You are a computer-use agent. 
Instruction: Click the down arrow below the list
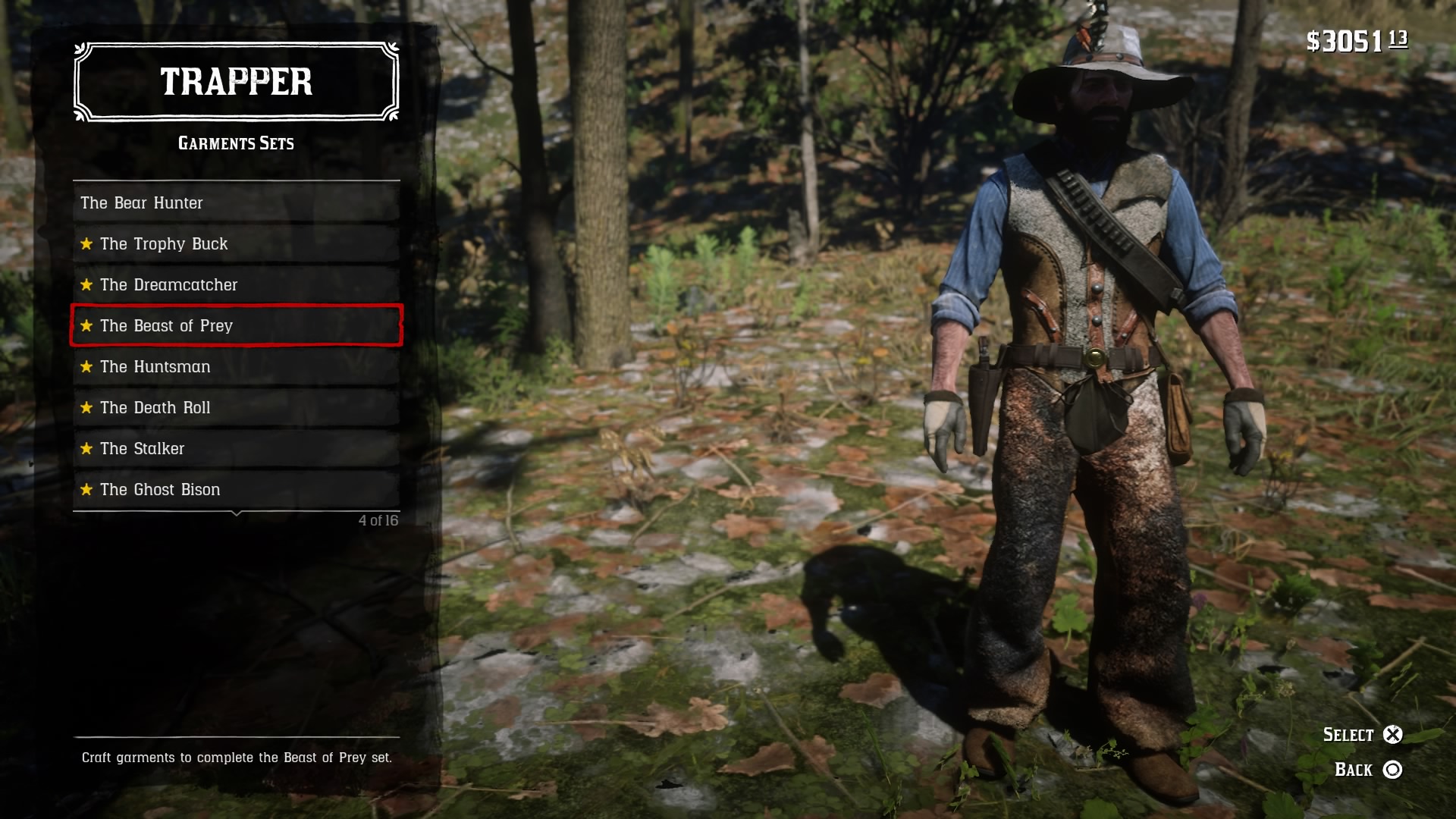[237, 514]
